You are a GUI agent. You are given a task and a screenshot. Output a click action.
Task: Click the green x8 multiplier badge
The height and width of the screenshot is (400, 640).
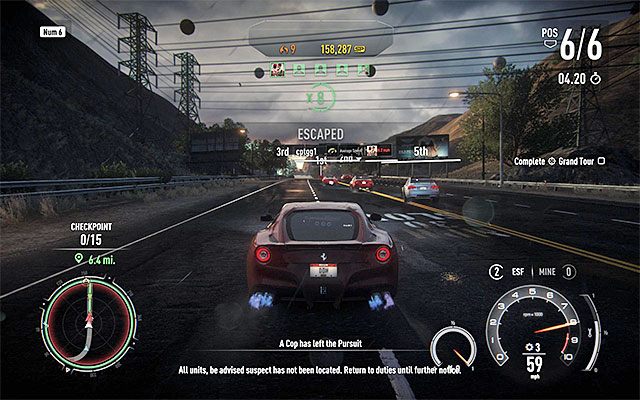[x=319, y=97]
